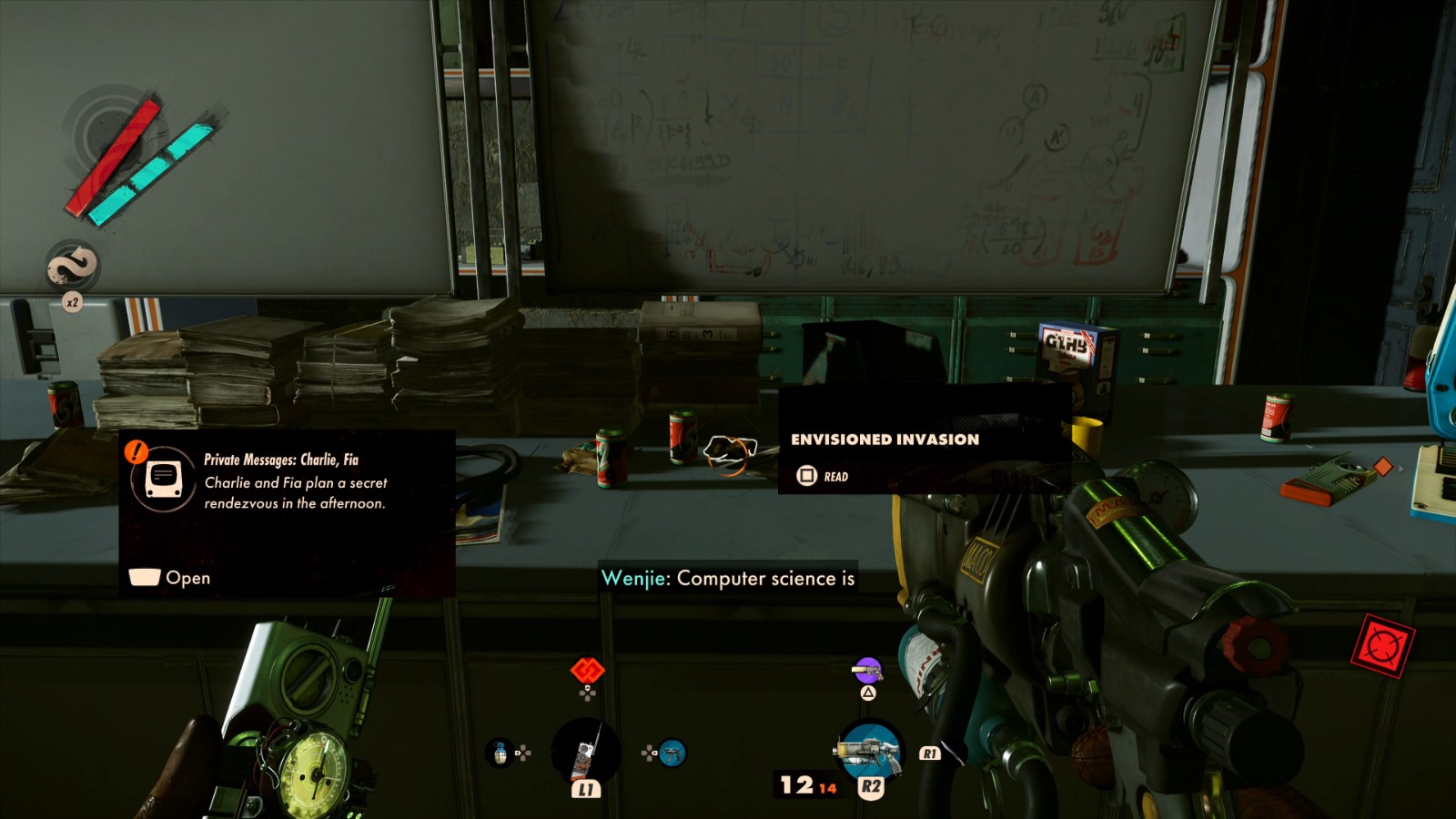
Task: Click the touchpad icon next to Open
Action: point(143,577)
